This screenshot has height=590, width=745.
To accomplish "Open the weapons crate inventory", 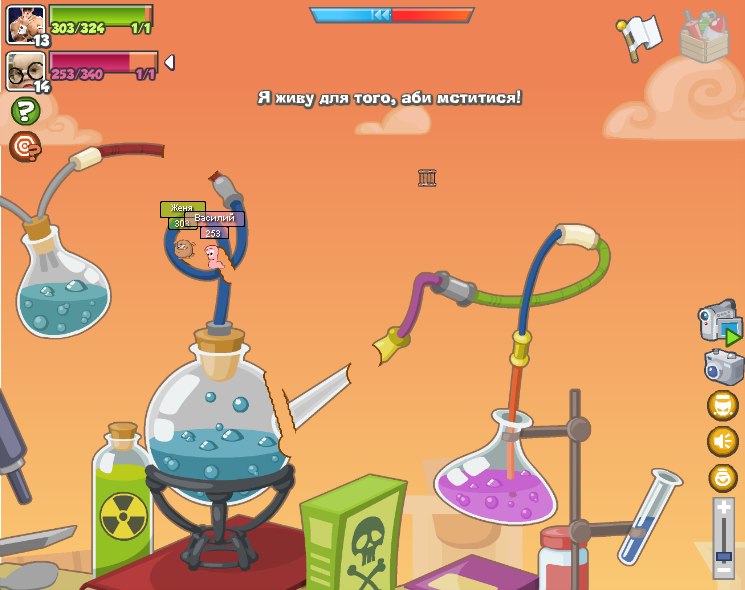I will (x=703, y=37).
